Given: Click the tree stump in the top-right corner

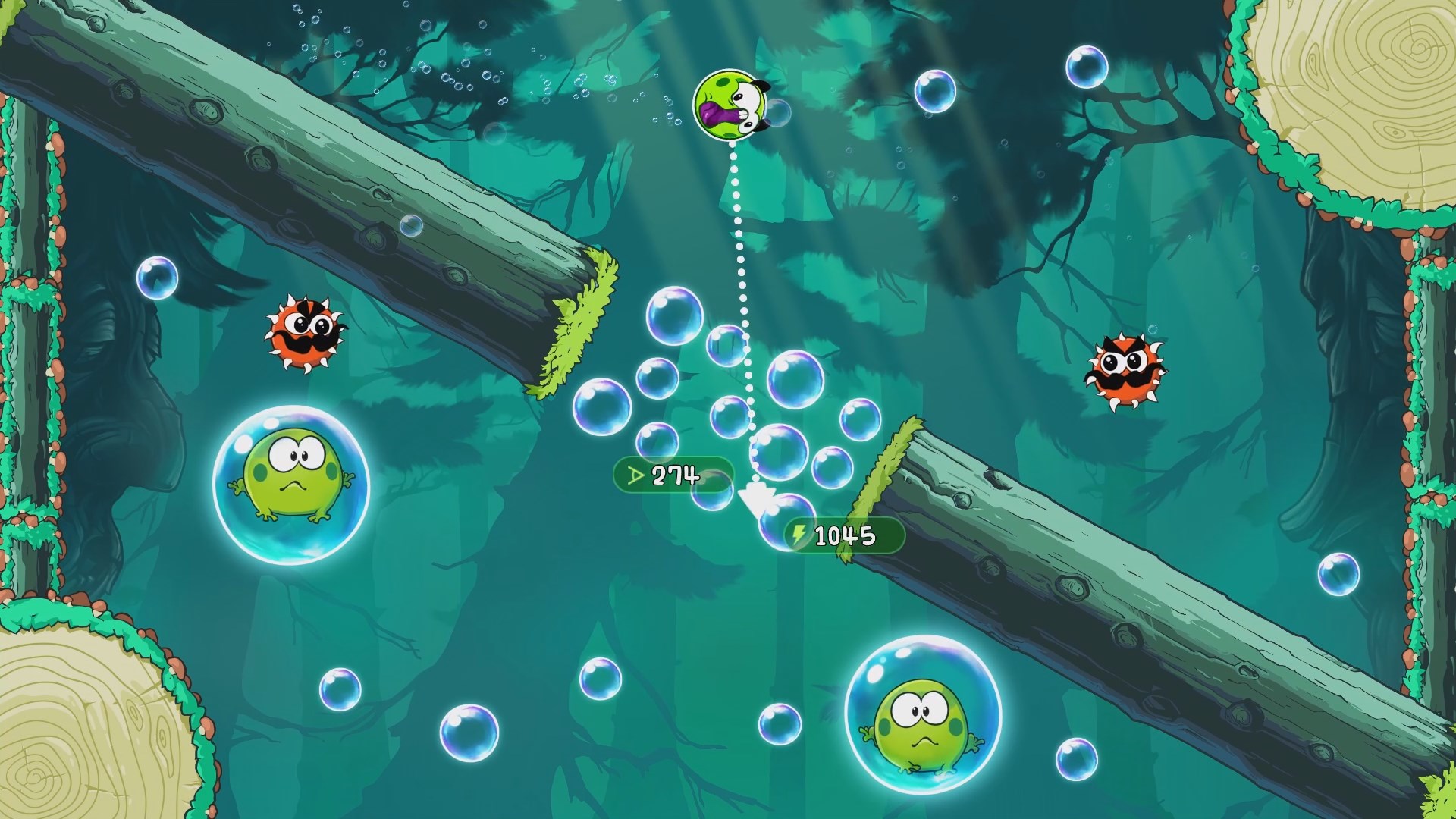Looking at the screenshot, I should click(x=1365, y=83).
